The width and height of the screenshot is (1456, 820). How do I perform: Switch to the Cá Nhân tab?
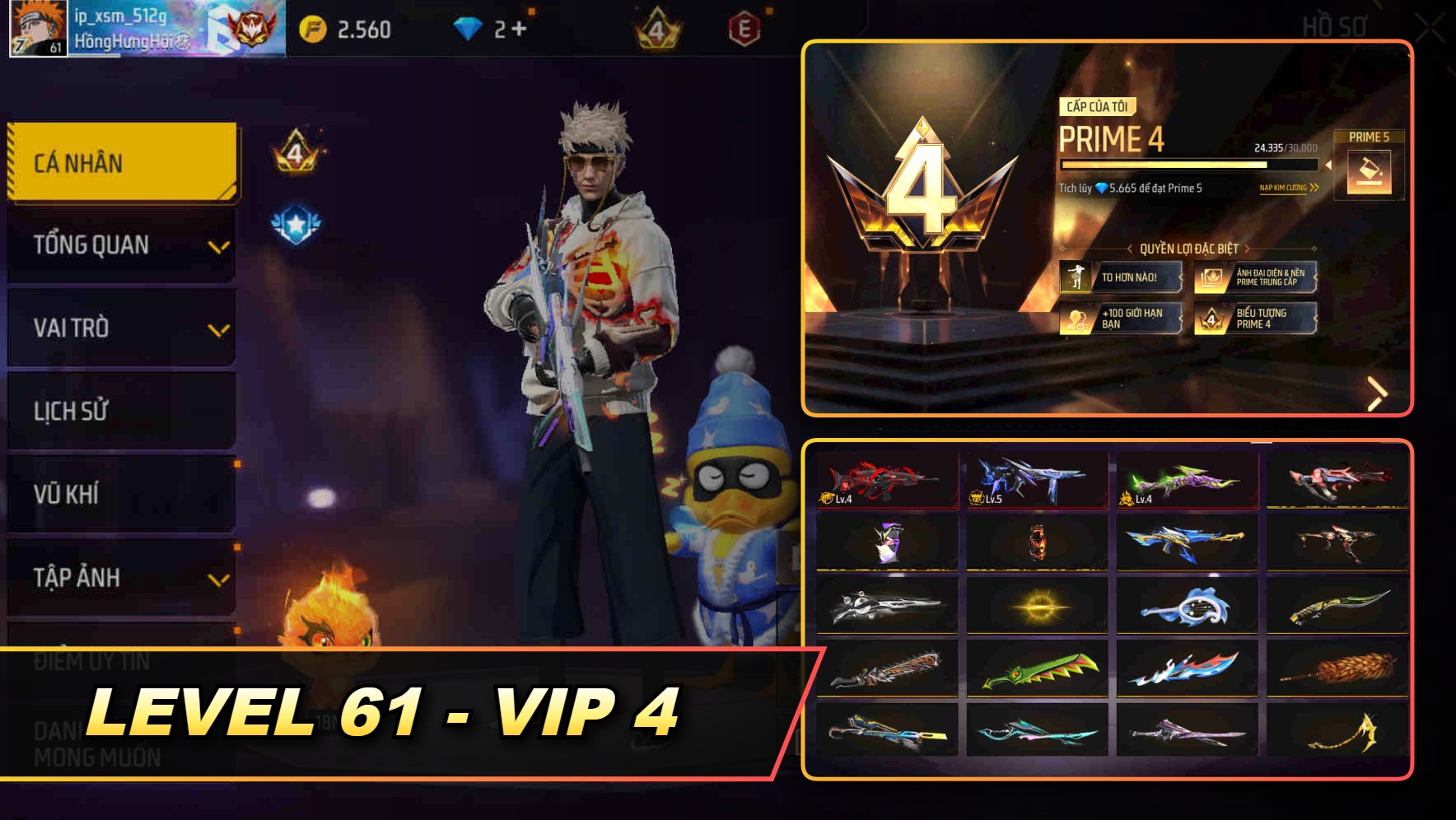(x=121, y=162)
